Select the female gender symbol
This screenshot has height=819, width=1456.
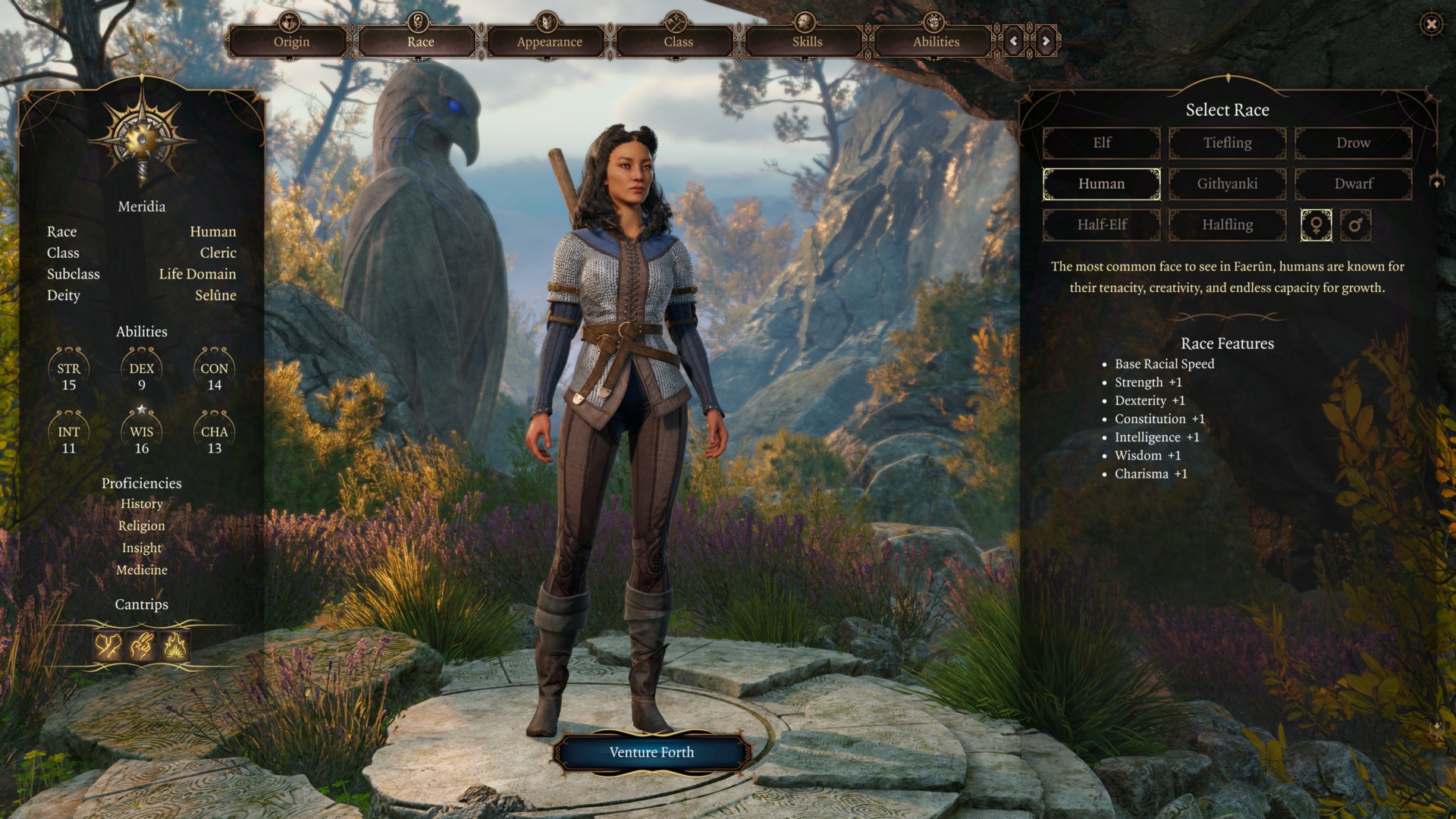pos(1316,225)
